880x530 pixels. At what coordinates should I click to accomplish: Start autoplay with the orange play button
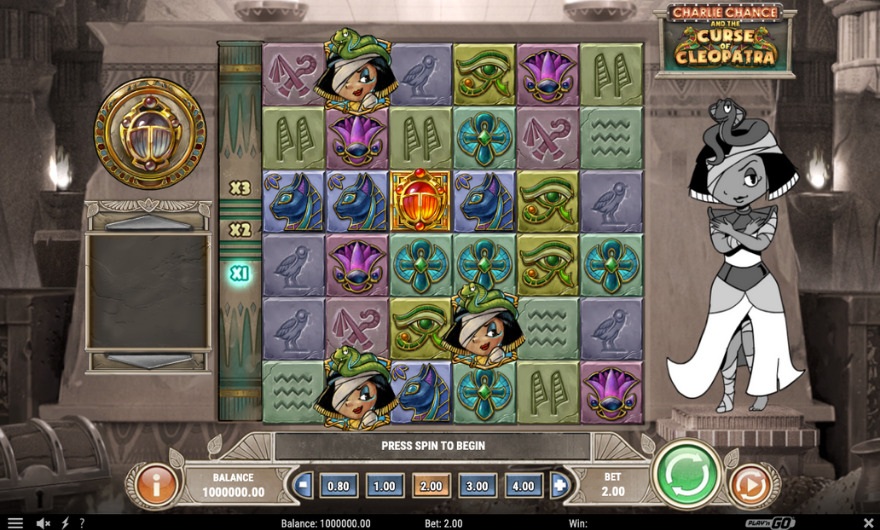point(748,485)
